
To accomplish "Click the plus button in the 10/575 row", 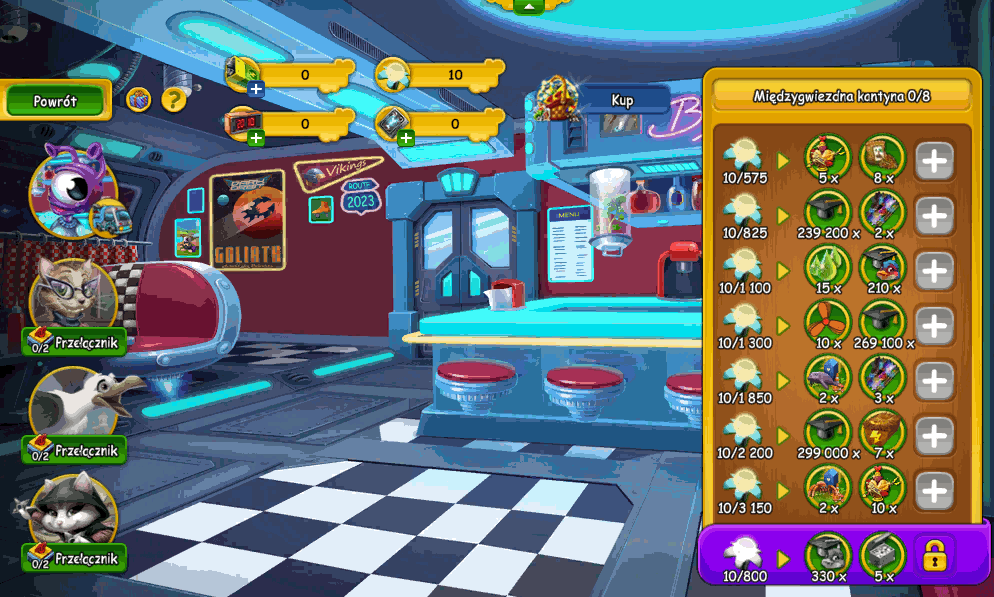I will click(934, 161).
